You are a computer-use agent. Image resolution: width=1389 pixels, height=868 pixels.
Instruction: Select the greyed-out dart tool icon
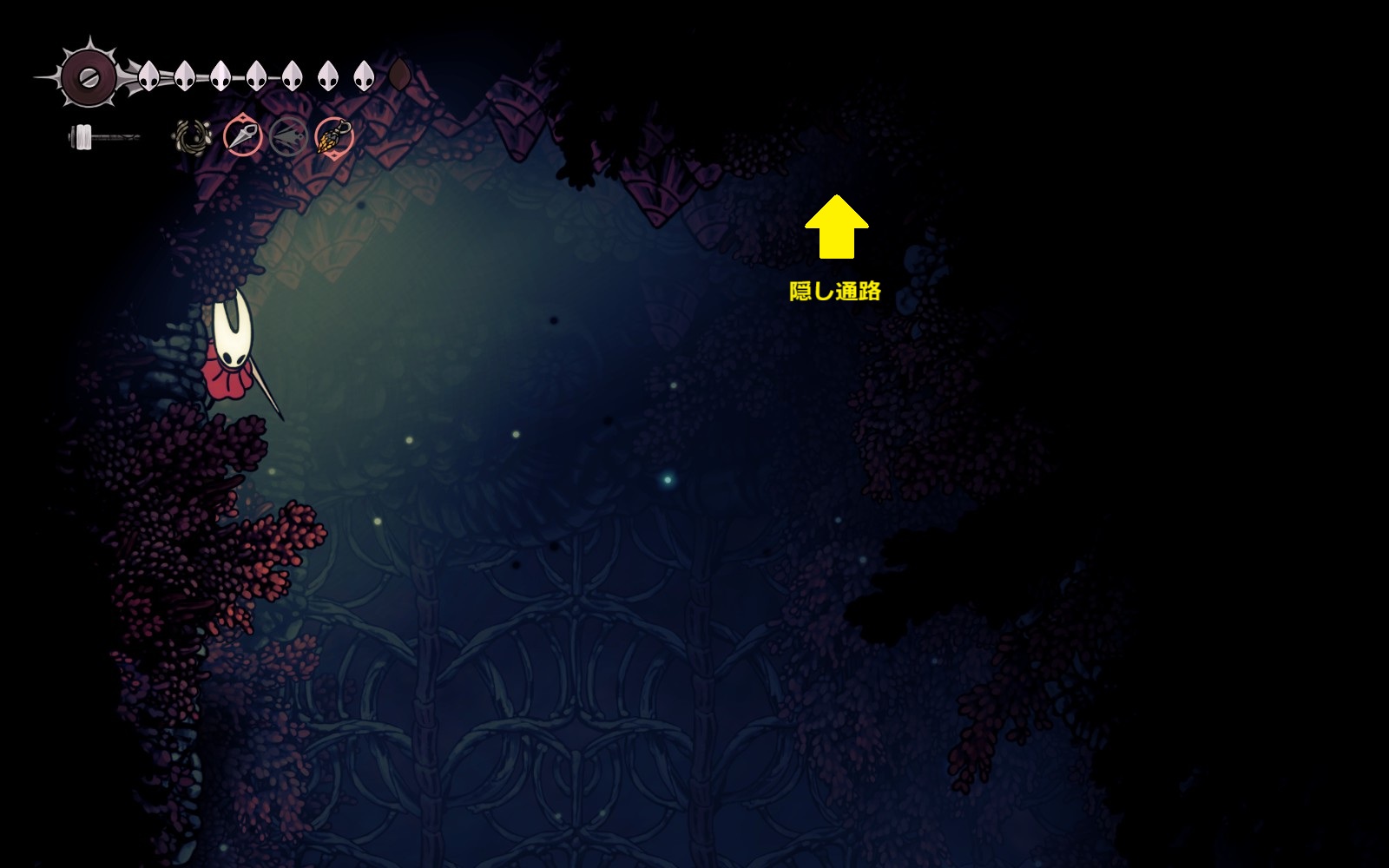tap(288, 136)
